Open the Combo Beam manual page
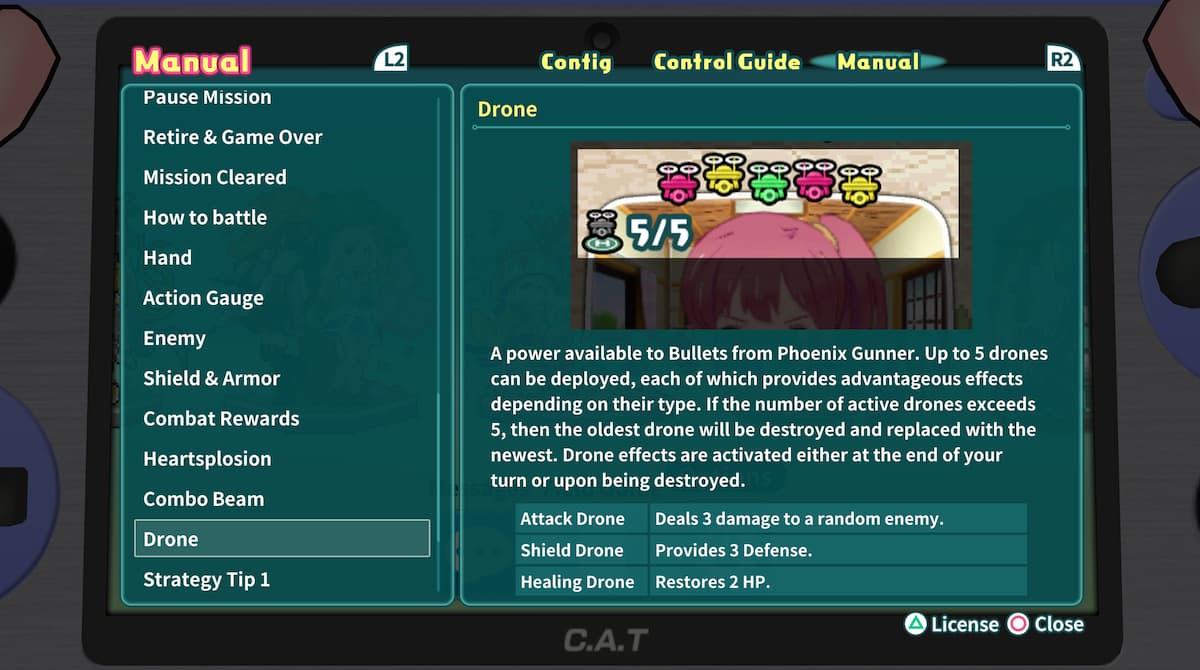The height and width of the screenshot is (670, 1200). tap(203, 498)
